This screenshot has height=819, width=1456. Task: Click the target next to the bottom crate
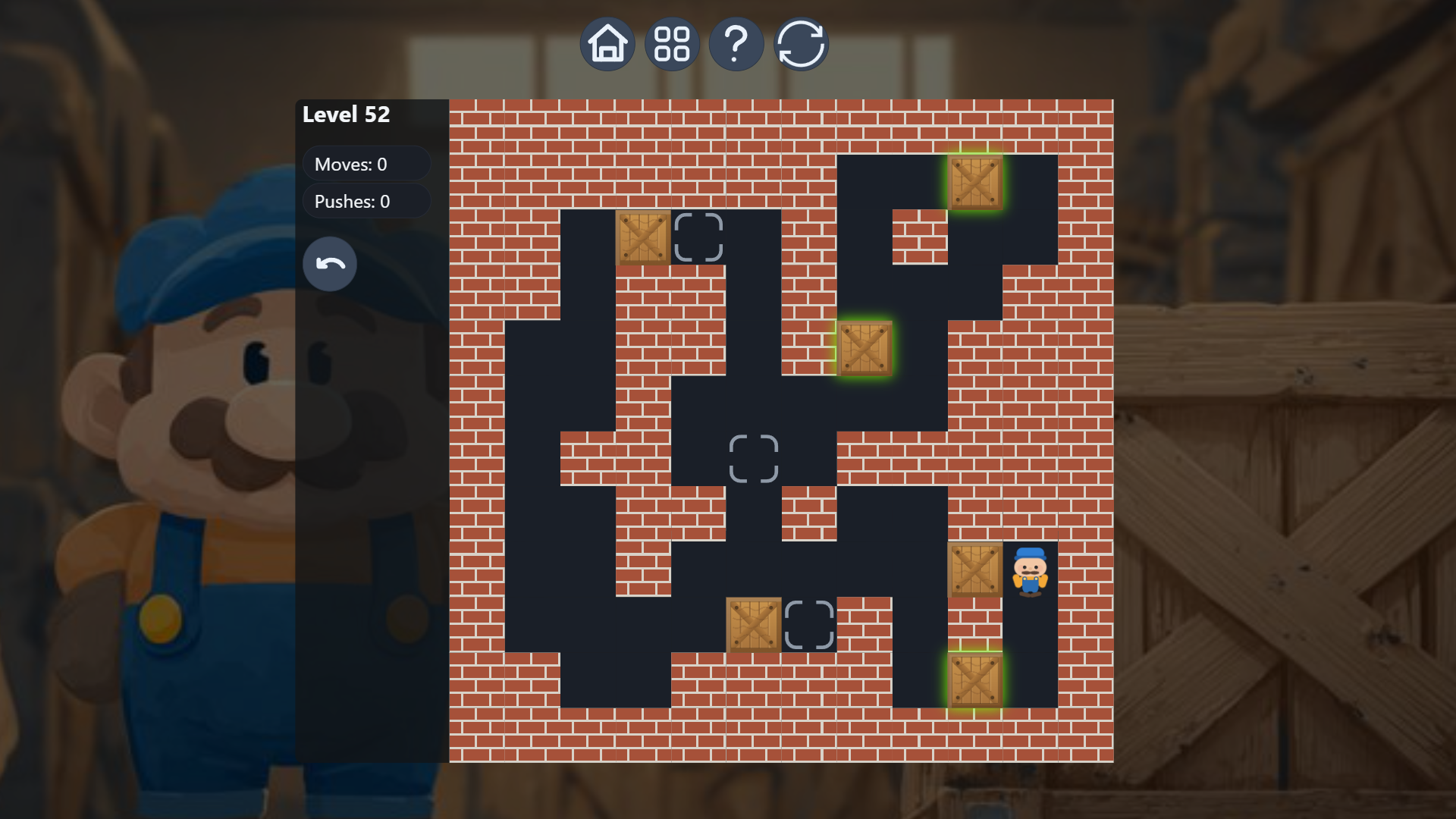pos(810,624)
